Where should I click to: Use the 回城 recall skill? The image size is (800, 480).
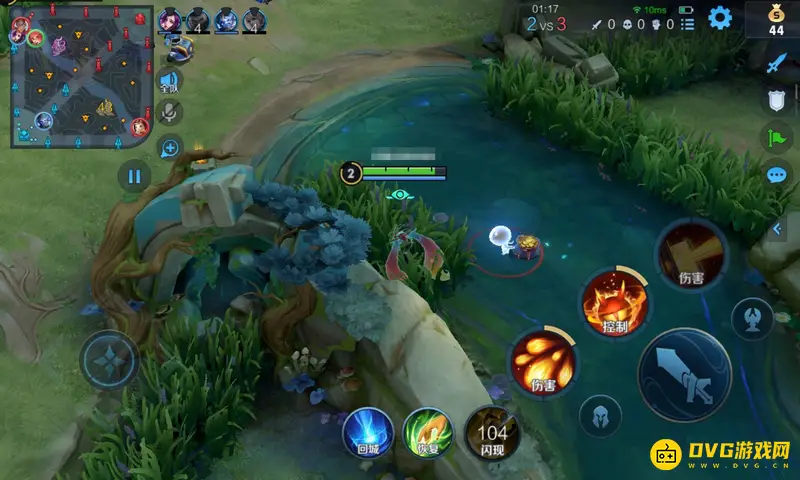(367, 434)
